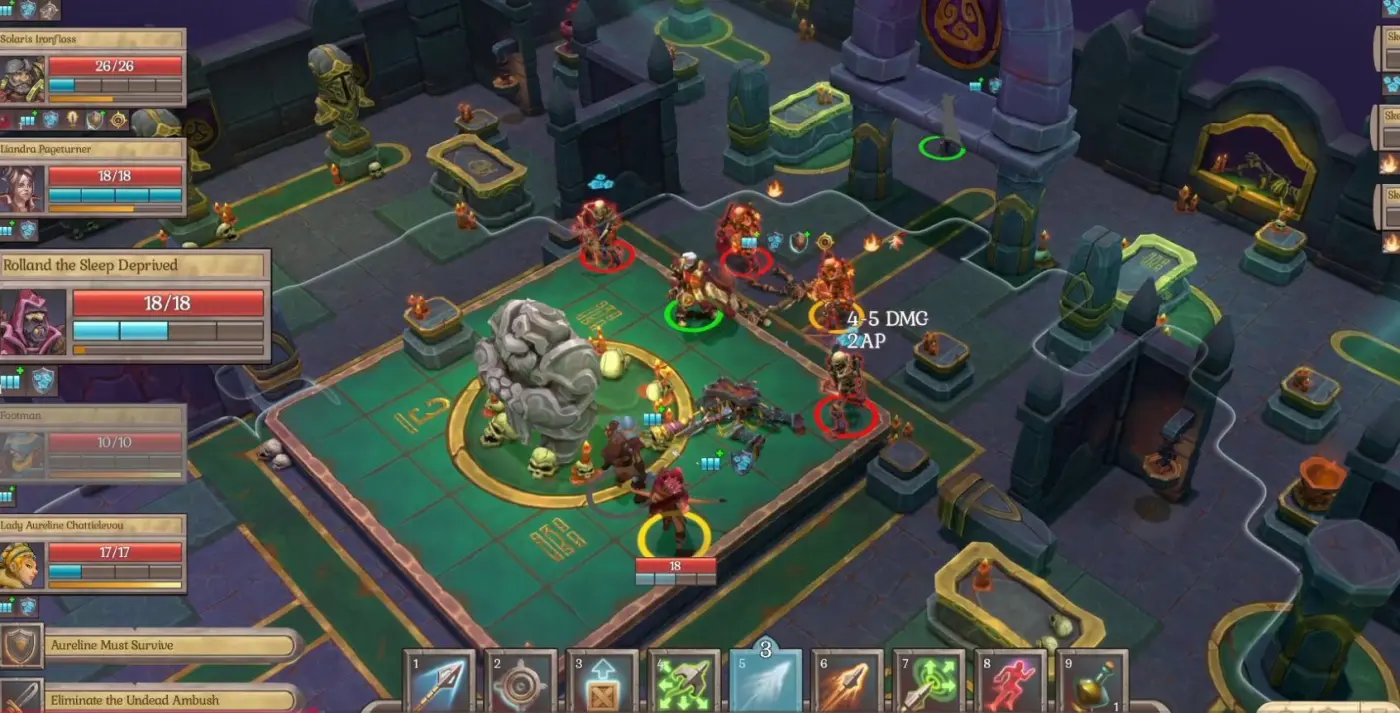Use the potion flask in slot 9
Screen dimensions: 1400x713
(x=1092, y=684)
